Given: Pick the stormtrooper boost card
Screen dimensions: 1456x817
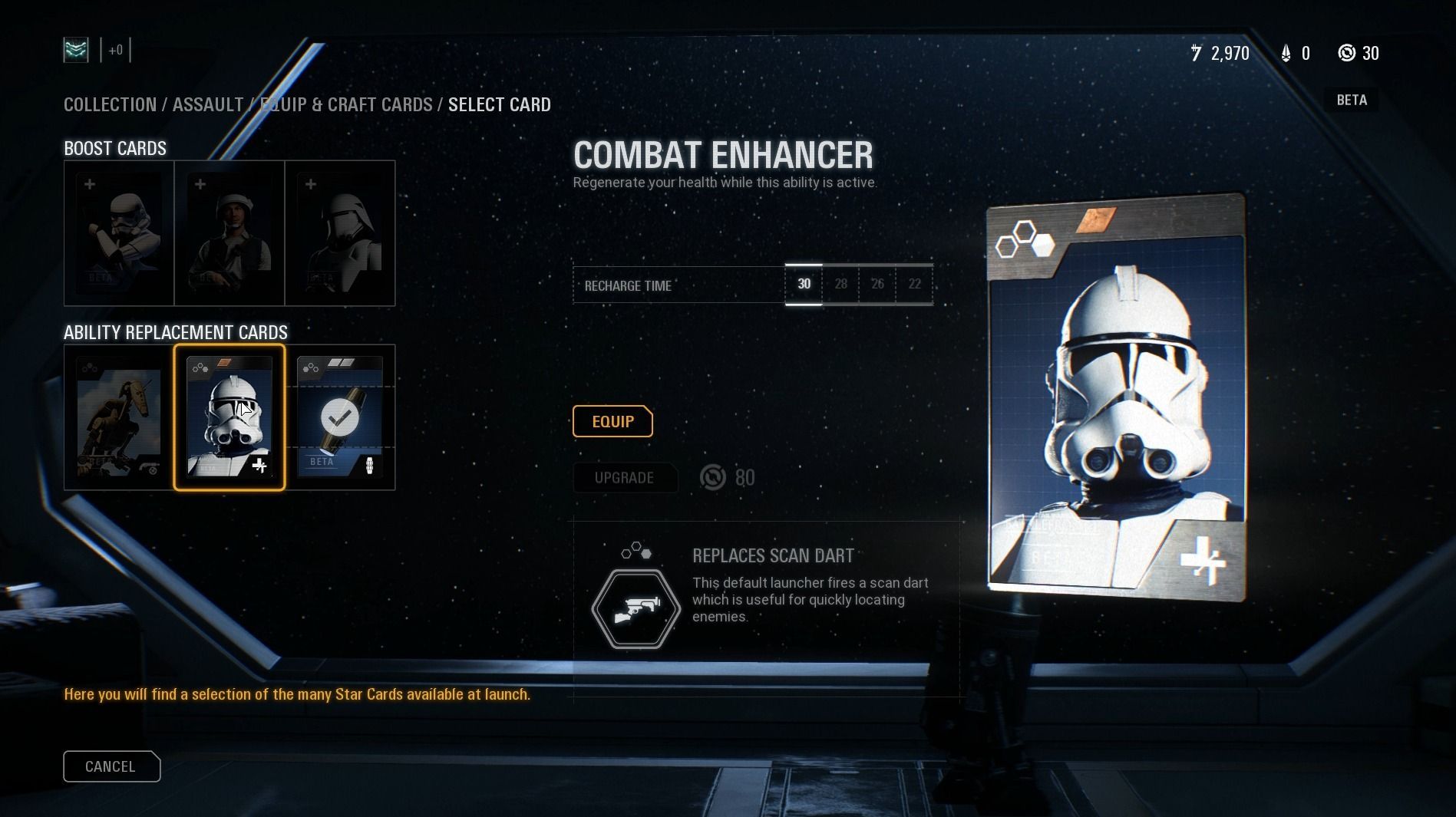Looking at the screenshot, I should pos(119,233).
